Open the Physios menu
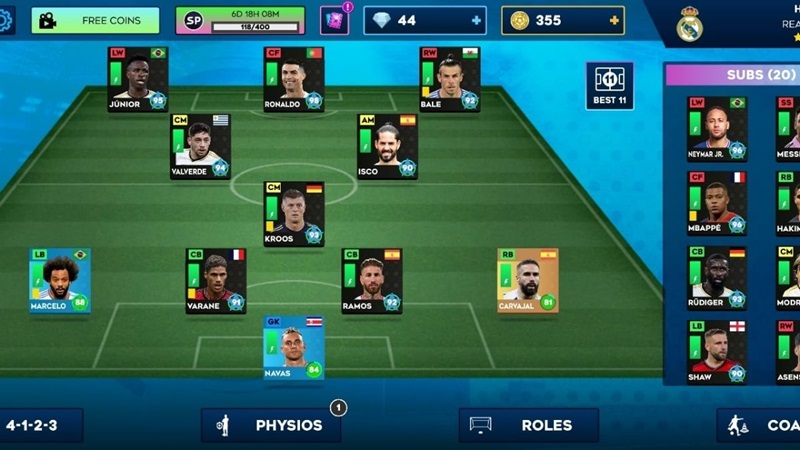800x450 pixels. (271, 425)
